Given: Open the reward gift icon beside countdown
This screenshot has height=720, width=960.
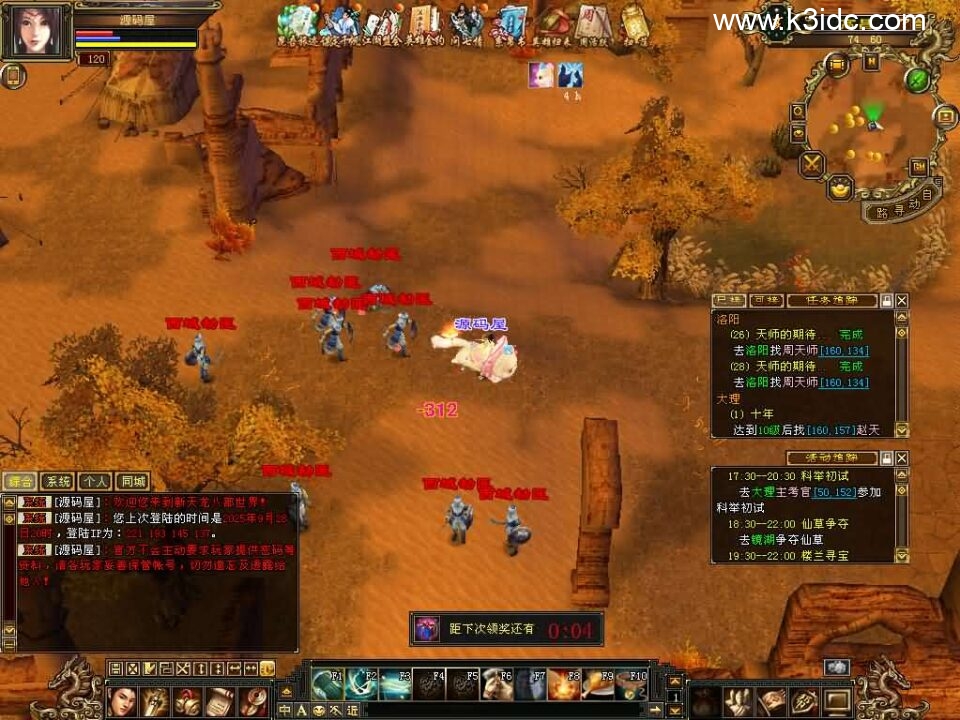Looking at the screenshot, I should [x=427, y=629].
